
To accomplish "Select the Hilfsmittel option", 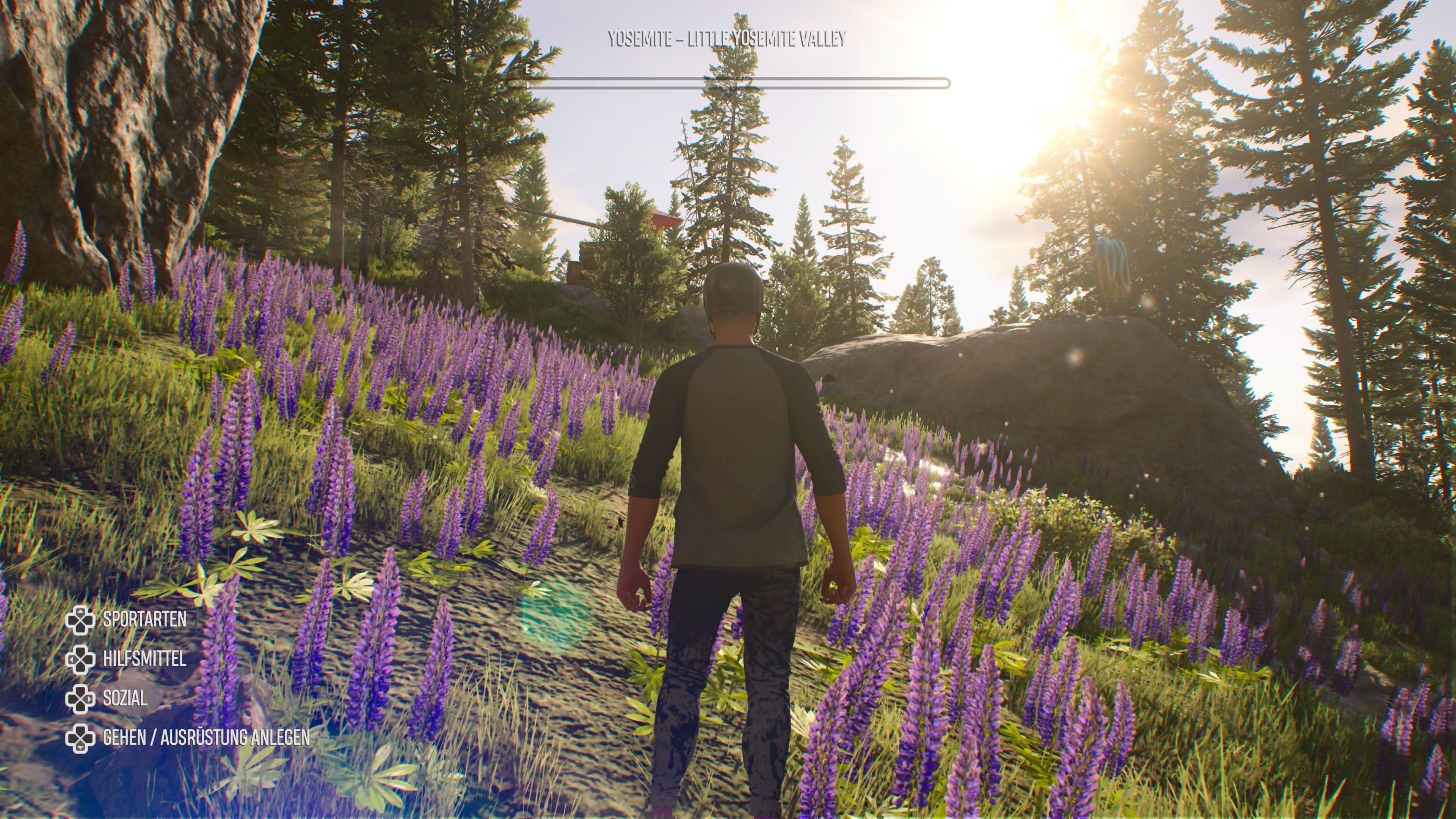I will coord(144,659).
